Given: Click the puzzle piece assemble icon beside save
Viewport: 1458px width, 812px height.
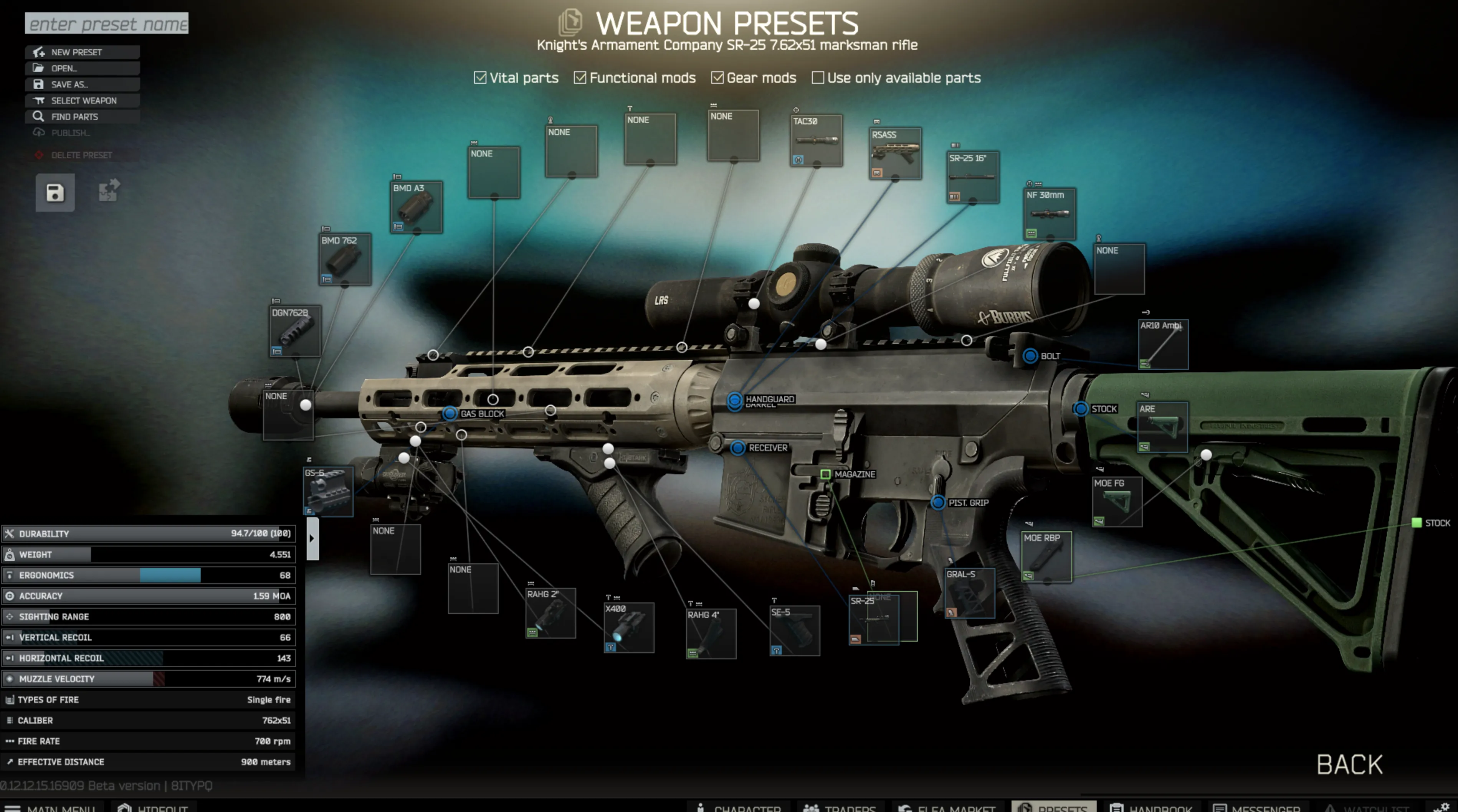Looking at the screenshot, I should point(107,191).
